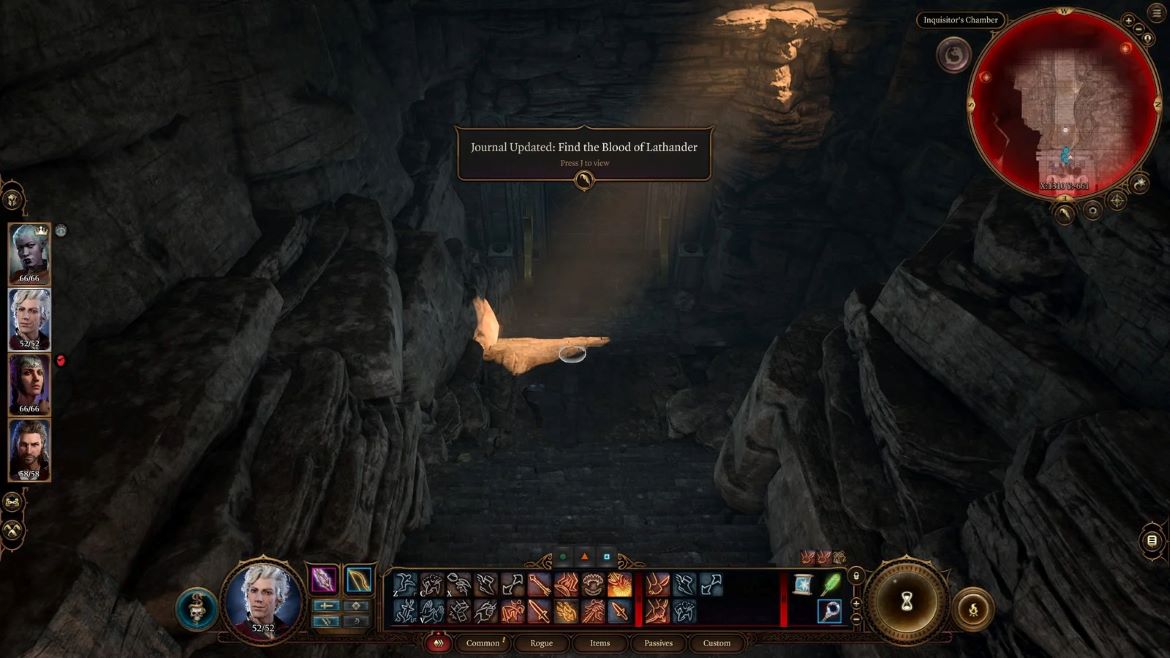
Task: Open the Journal Updated notification
Action: click(x=584, y=153)
